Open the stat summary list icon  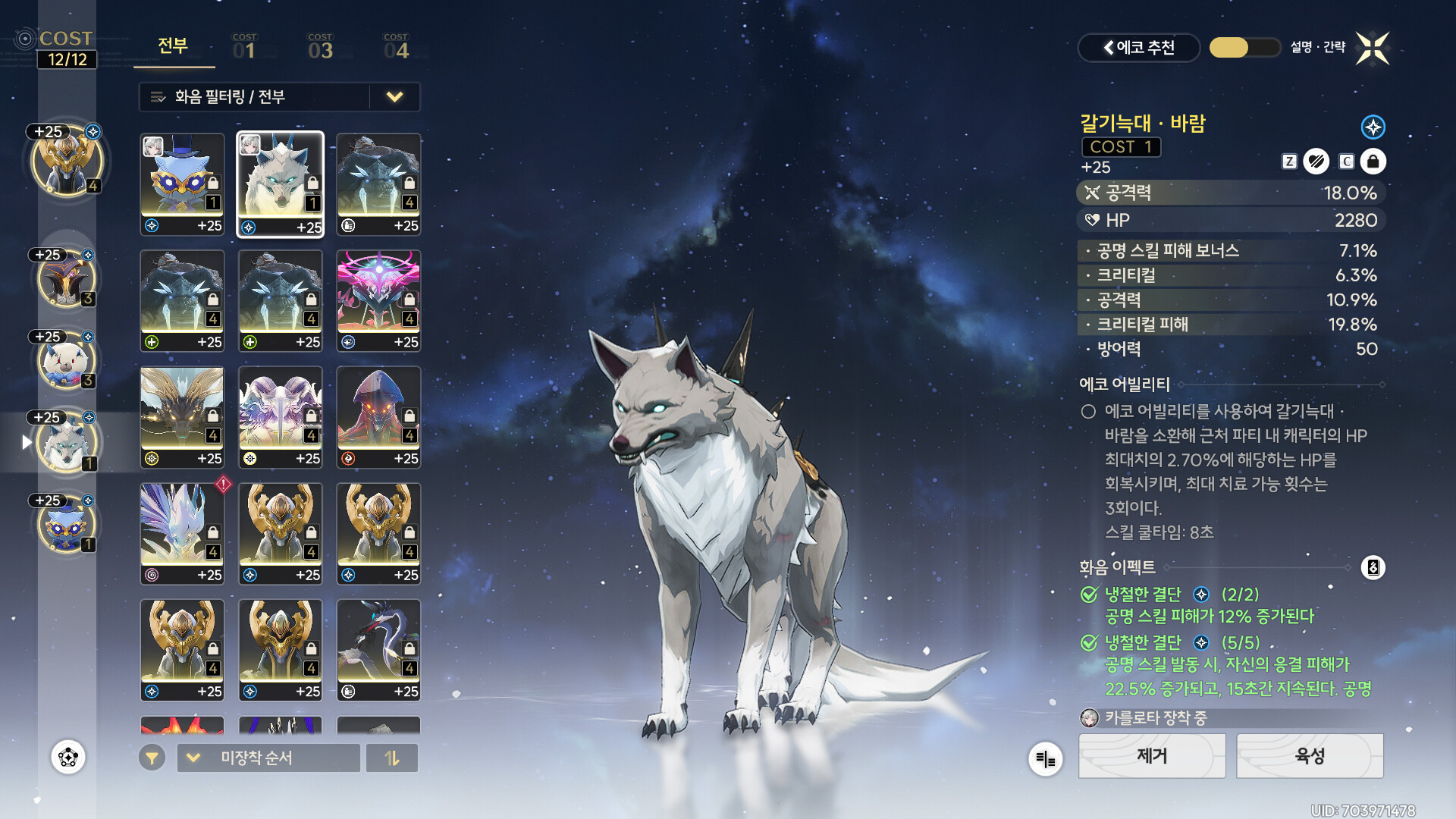(x=1045, y=759)
